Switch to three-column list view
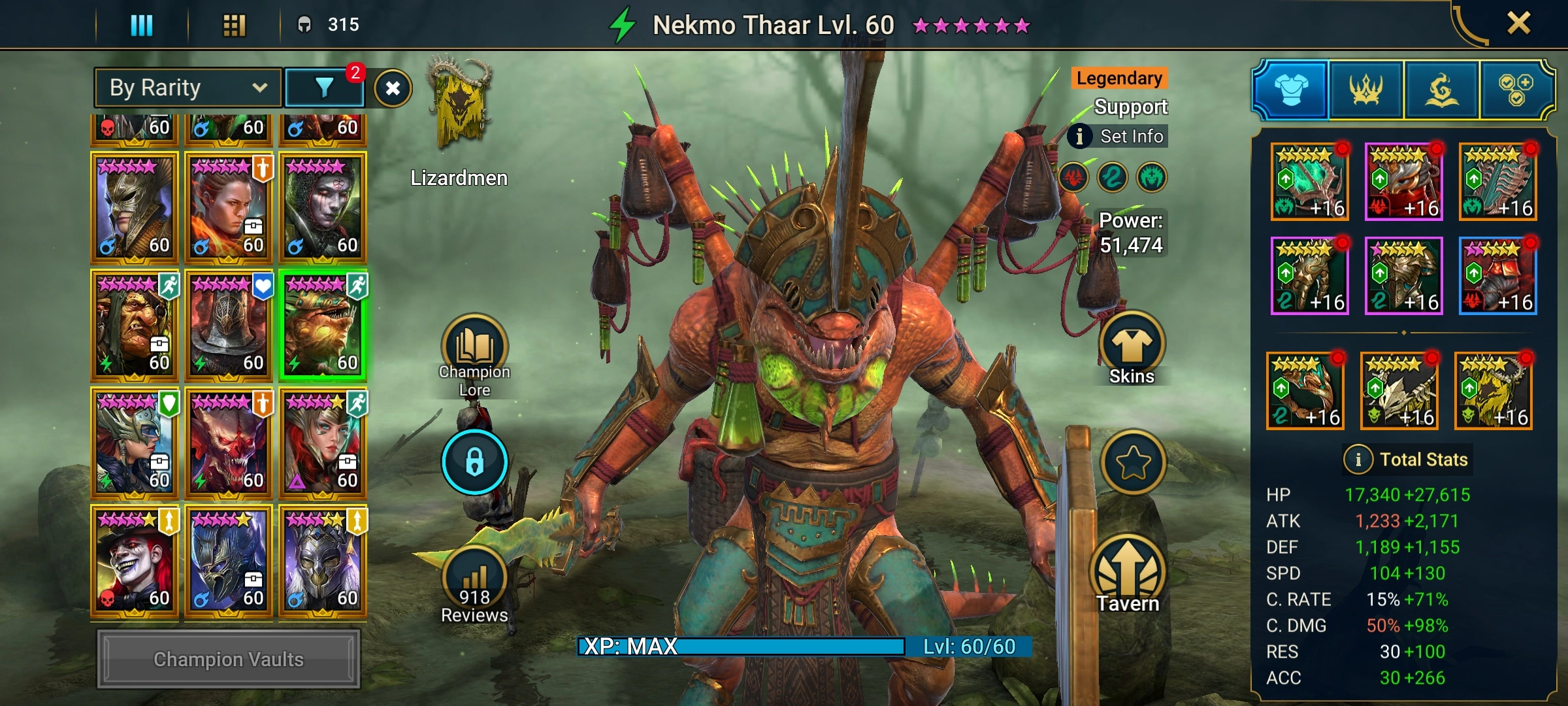The image size is (1568, 706). (142, 25)
